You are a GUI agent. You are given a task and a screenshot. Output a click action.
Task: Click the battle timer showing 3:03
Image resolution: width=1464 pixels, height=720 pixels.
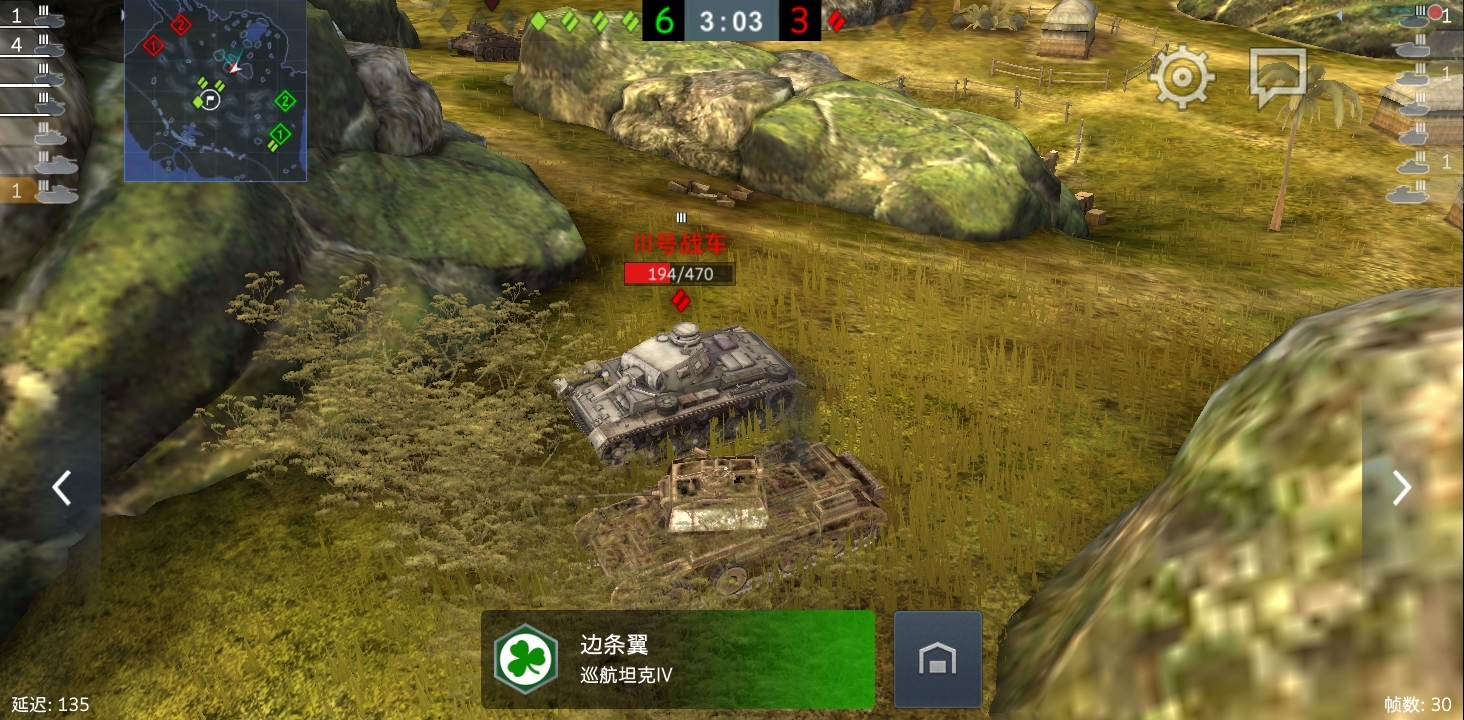(730, 20)
